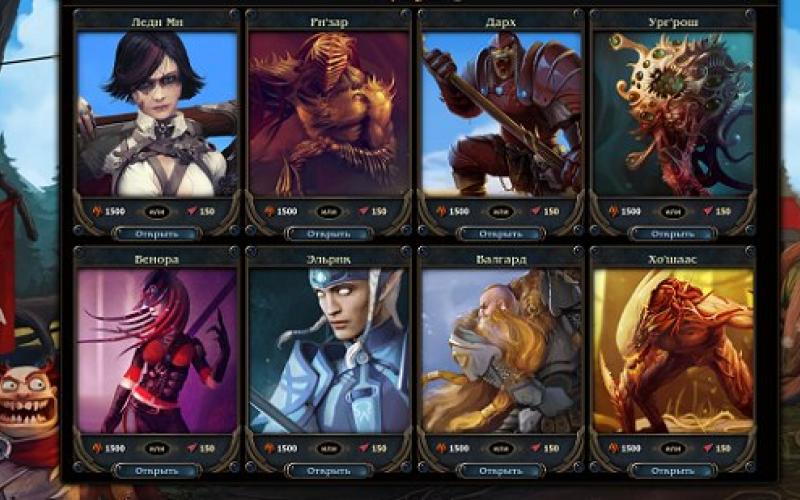Choose the Ри'зар hero card
This screenshot has width=800, height=500.
(329, 113)
